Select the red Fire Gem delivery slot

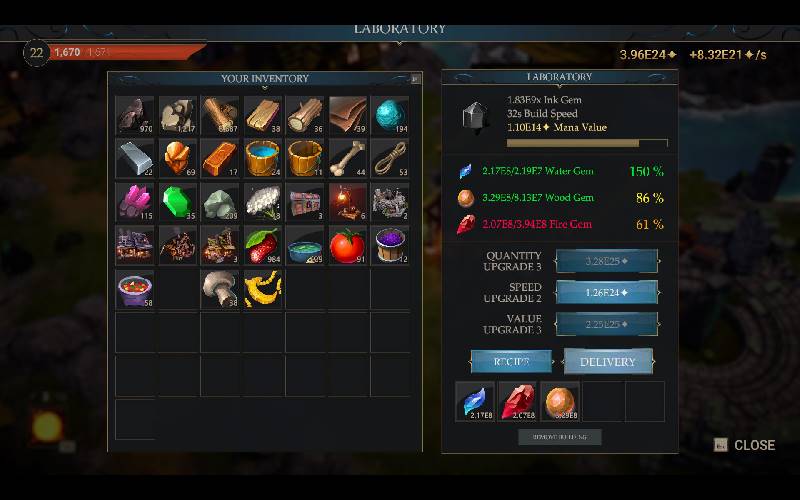point(517,401)
